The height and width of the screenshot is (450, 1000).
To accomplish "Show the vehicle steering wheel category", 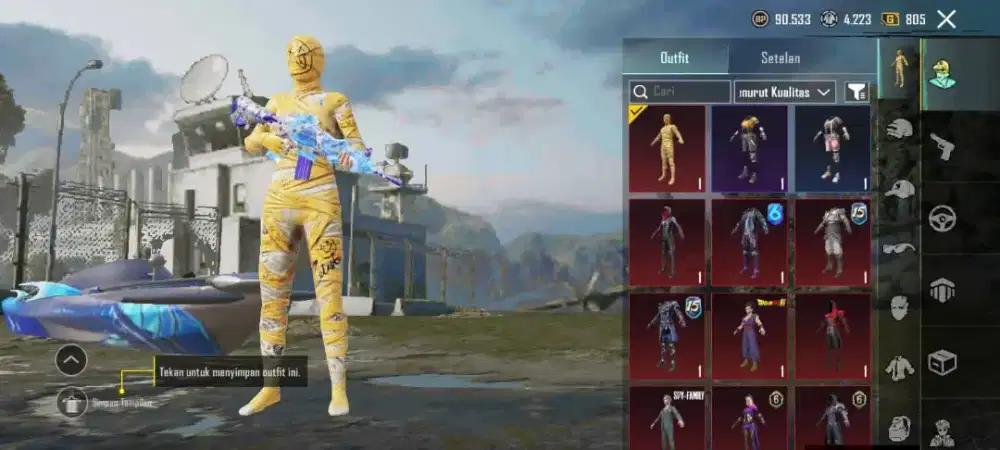I will (x=942, y=218).
